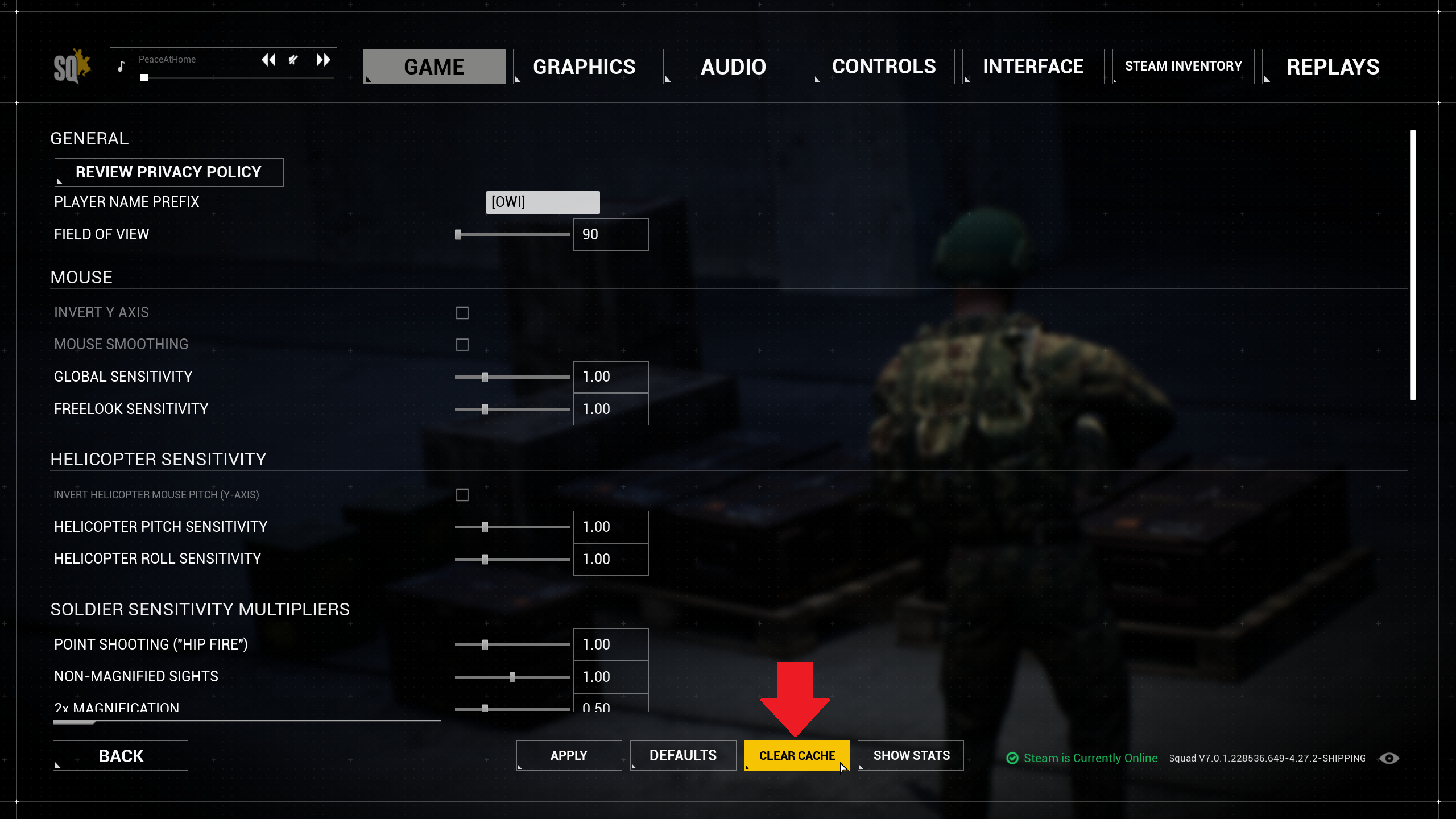Open the Audio settings tab
The width and height of the screenshot is (1456, 819).
733,67
